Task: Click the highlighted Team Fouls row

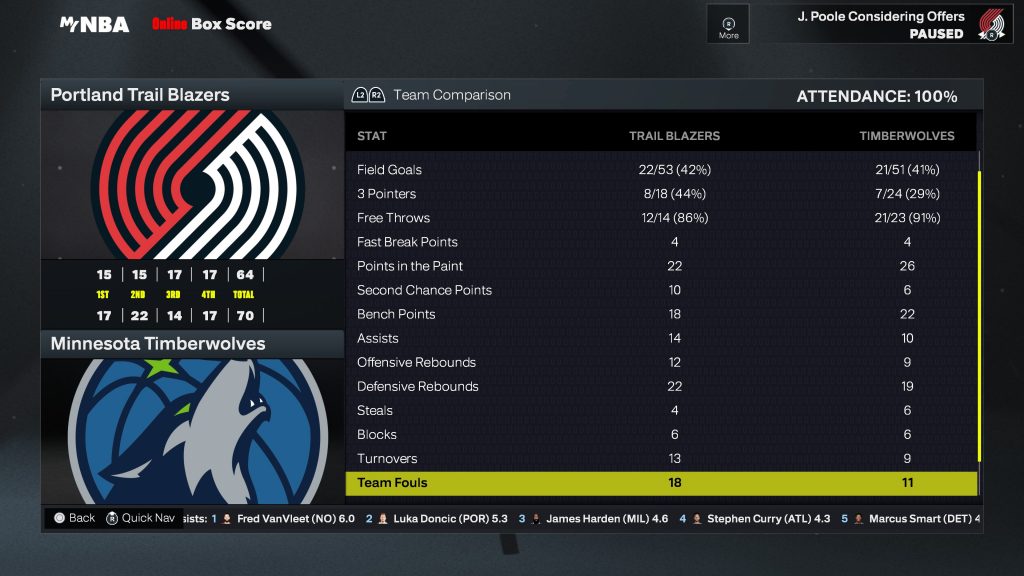Action: tap(660, 483)
